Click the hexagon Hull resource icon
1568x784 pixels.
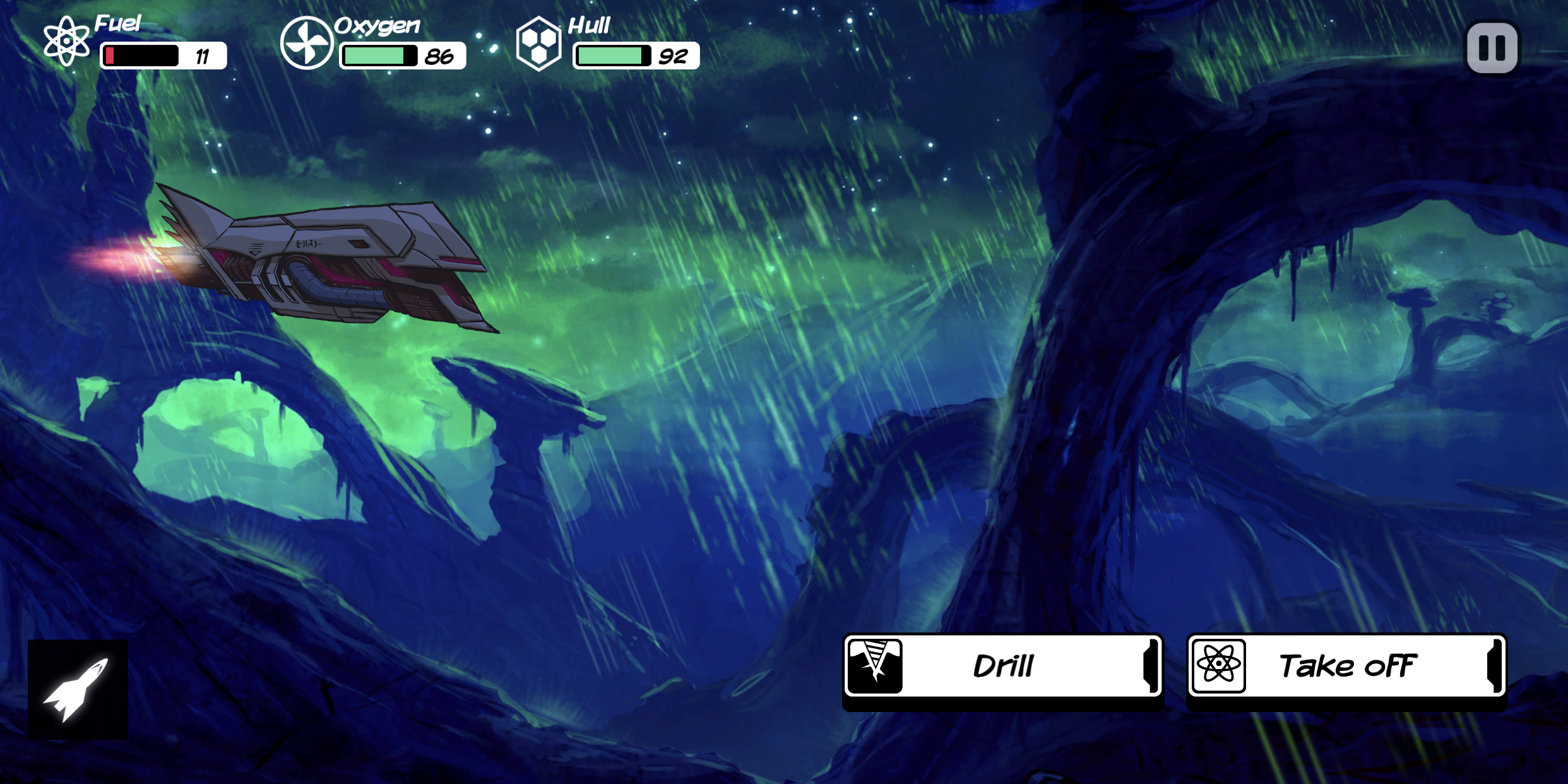pos(540,43)
